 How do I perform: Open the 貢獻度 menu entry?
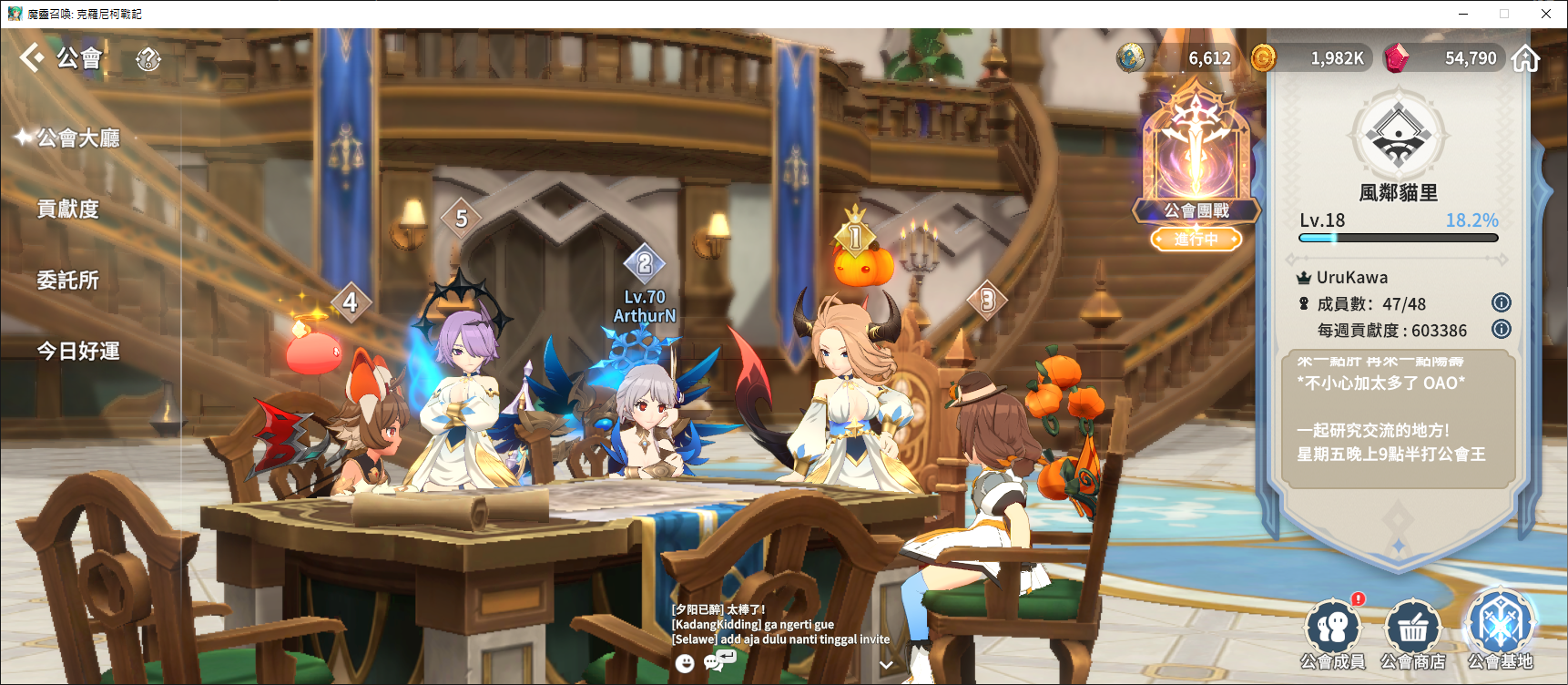pyautogui.click(x=67, y=209)
